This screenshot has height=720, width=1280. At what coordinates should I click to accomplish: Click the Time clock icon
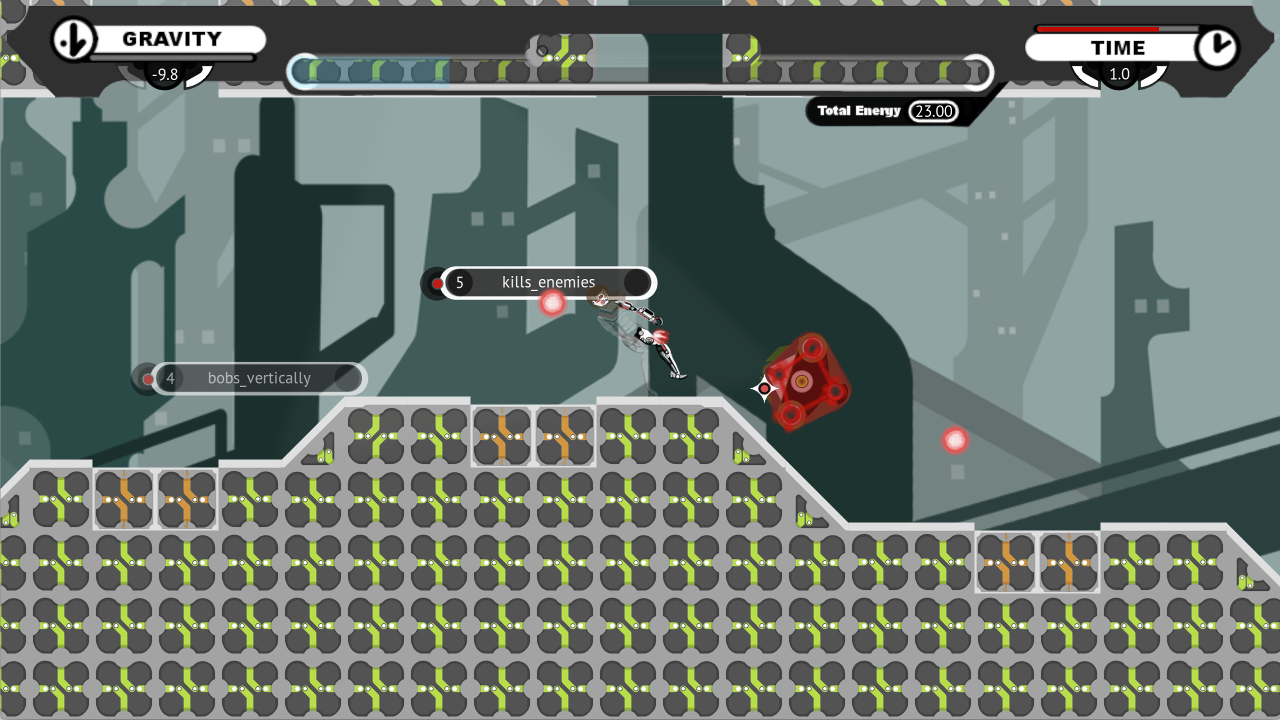click(1217, 47)
